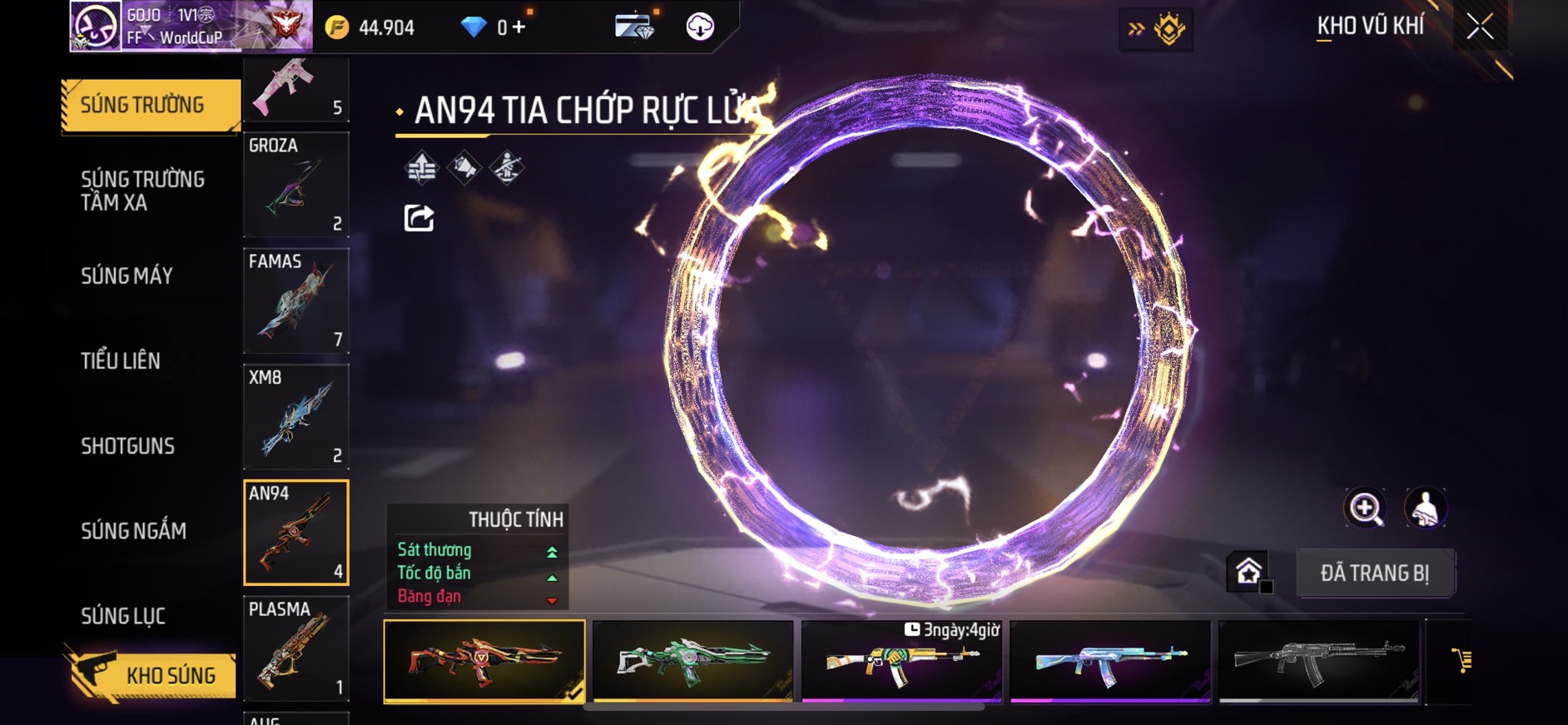Show the Tiểu Liên weapon category
This screenshot has width=1568, height=725.
pos(121,360)
